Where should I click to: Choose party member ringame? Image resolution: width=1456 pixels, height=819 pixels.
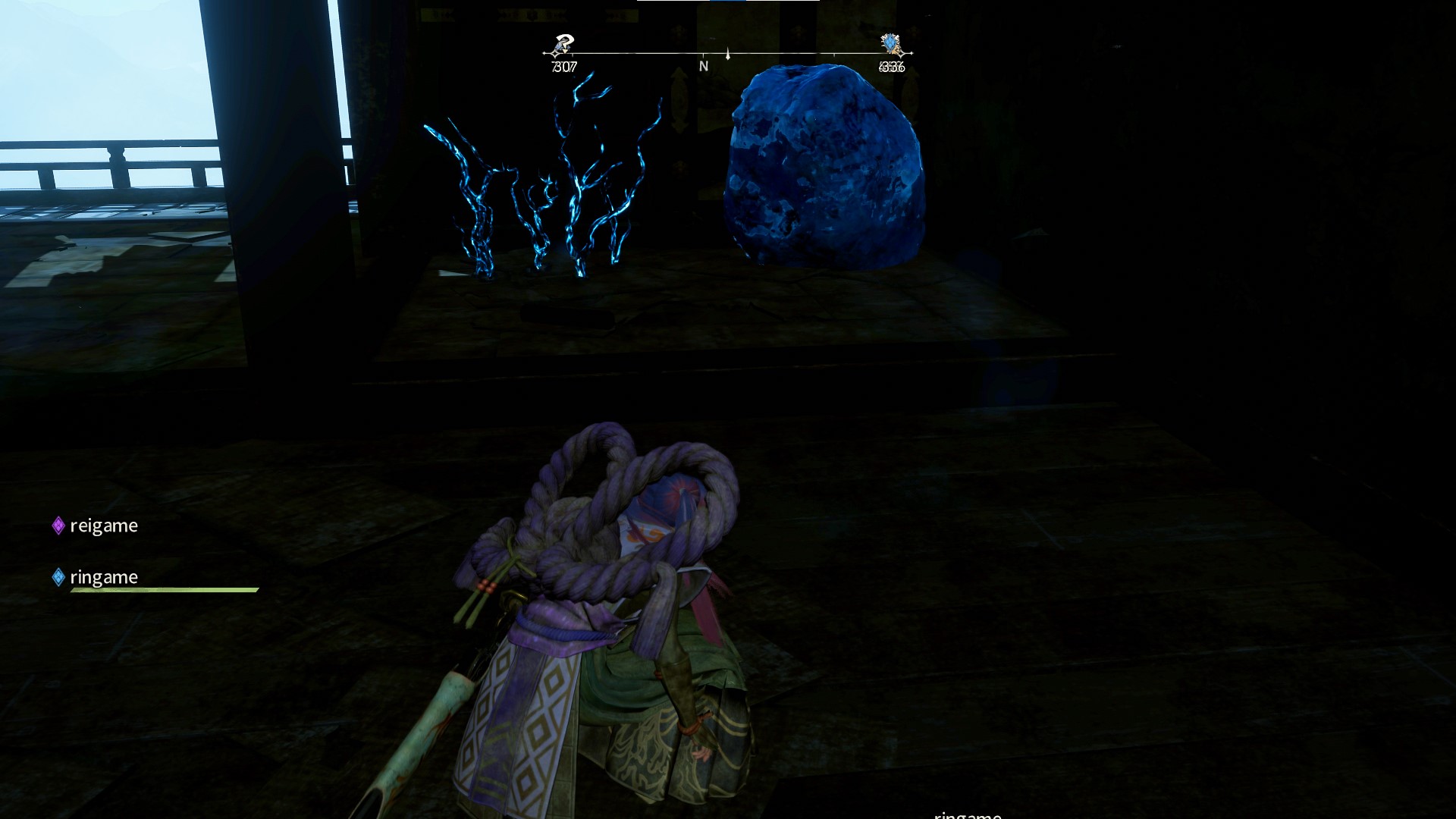click(103, 577)
